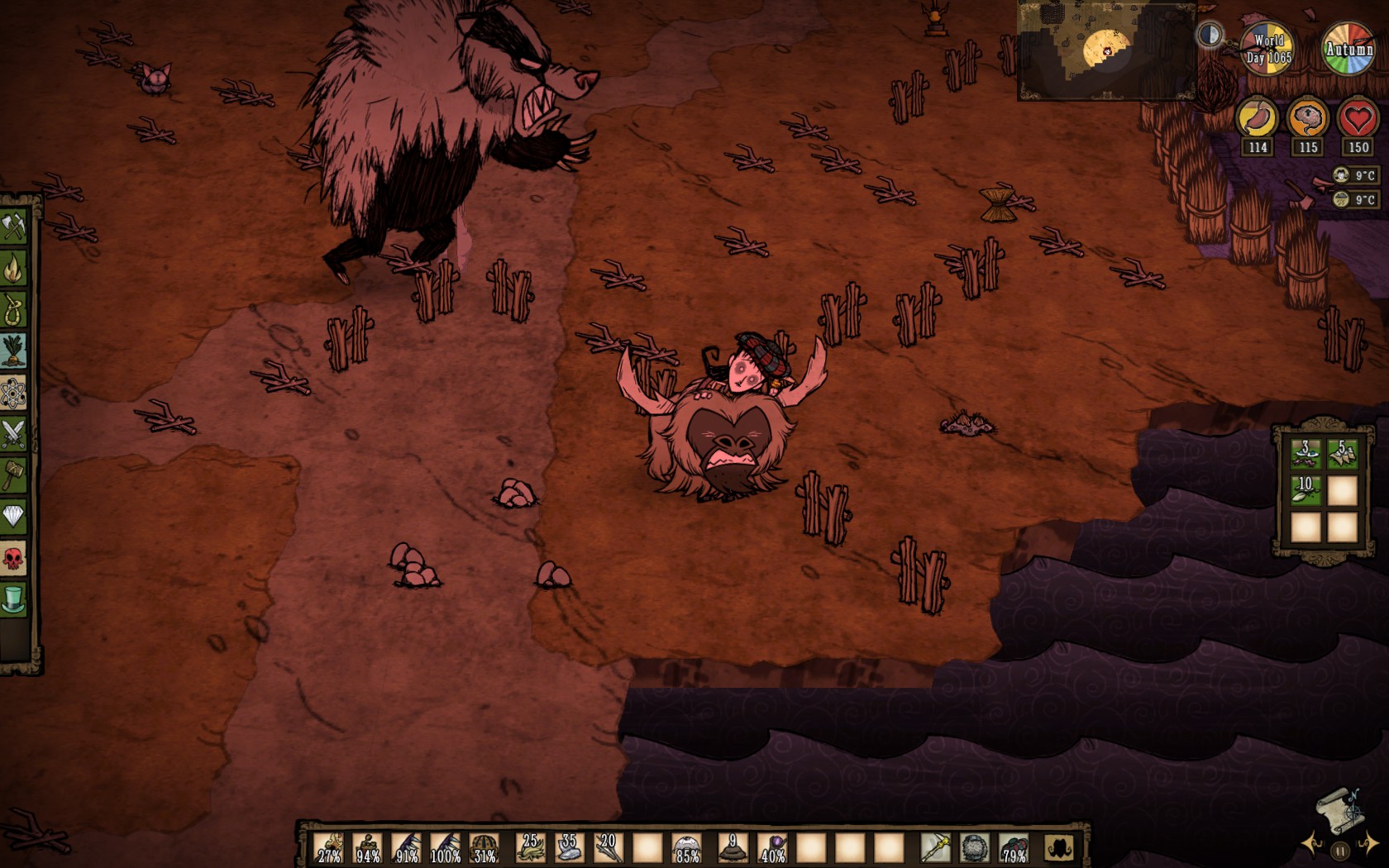Choose the Refine diamond tab
This screenshot has height=868, width=1389.
pos(14,517)
